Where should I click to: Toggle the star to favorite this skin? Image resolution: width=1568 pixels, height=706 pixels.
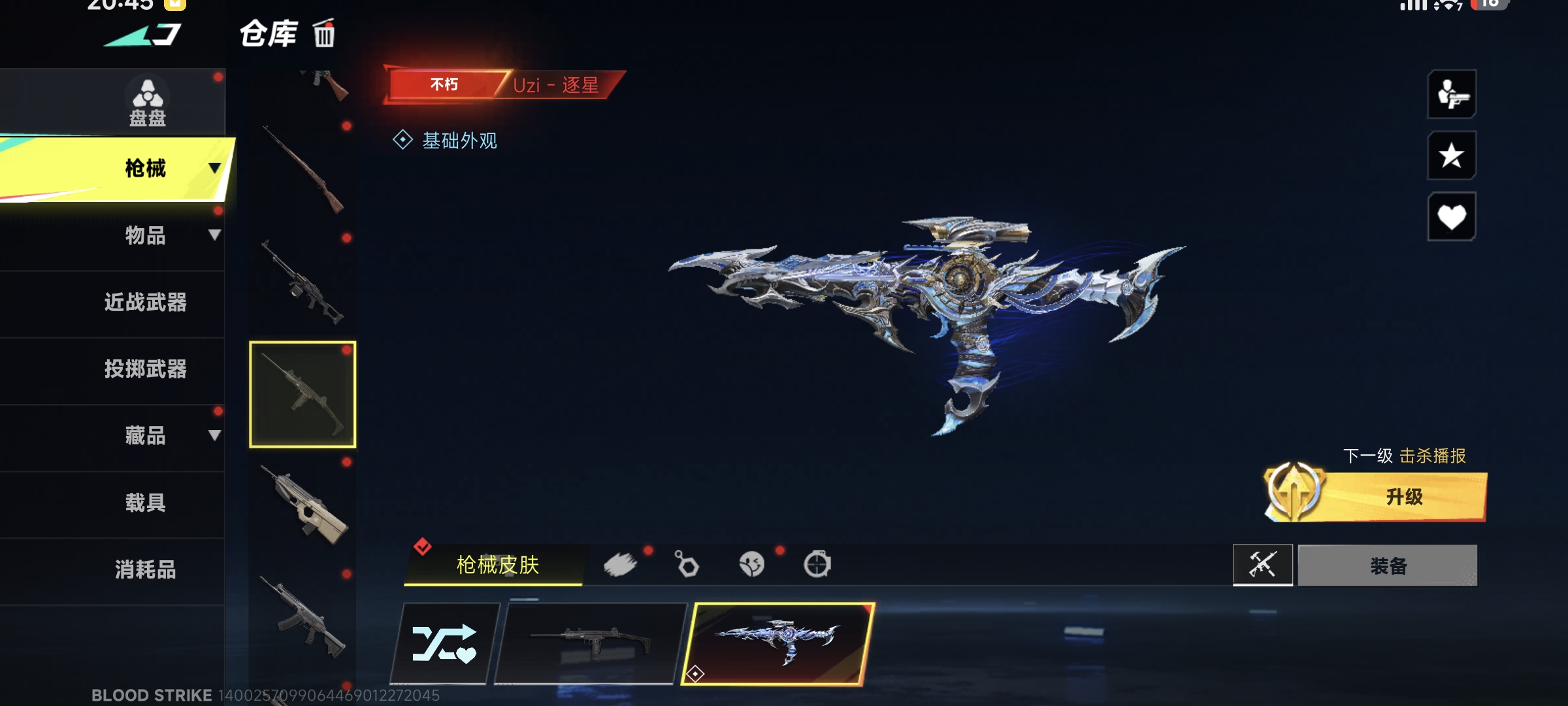pyautogui.click(x=1453, y=155)
